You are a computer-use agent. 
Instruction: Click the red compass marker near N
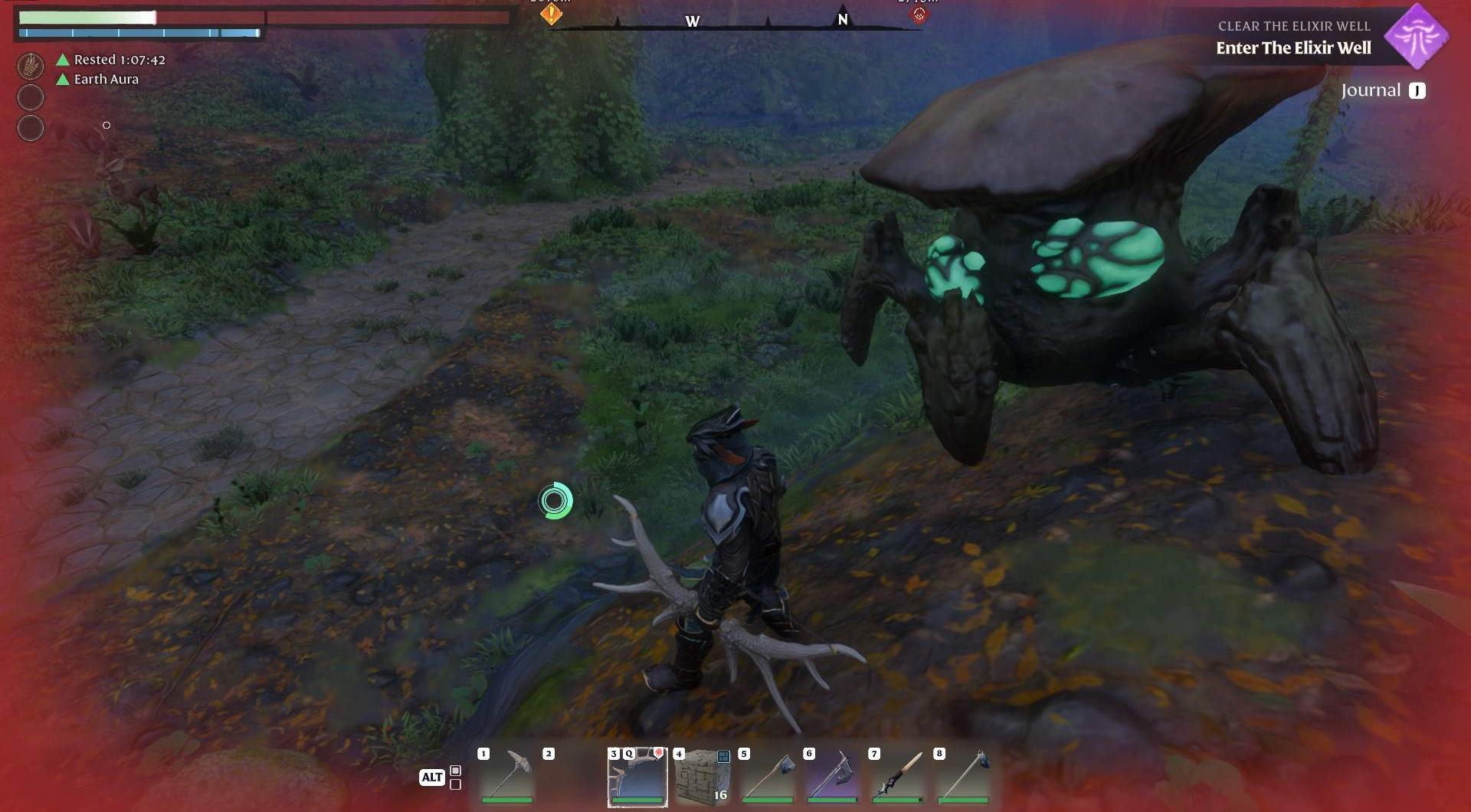point(919,14)
